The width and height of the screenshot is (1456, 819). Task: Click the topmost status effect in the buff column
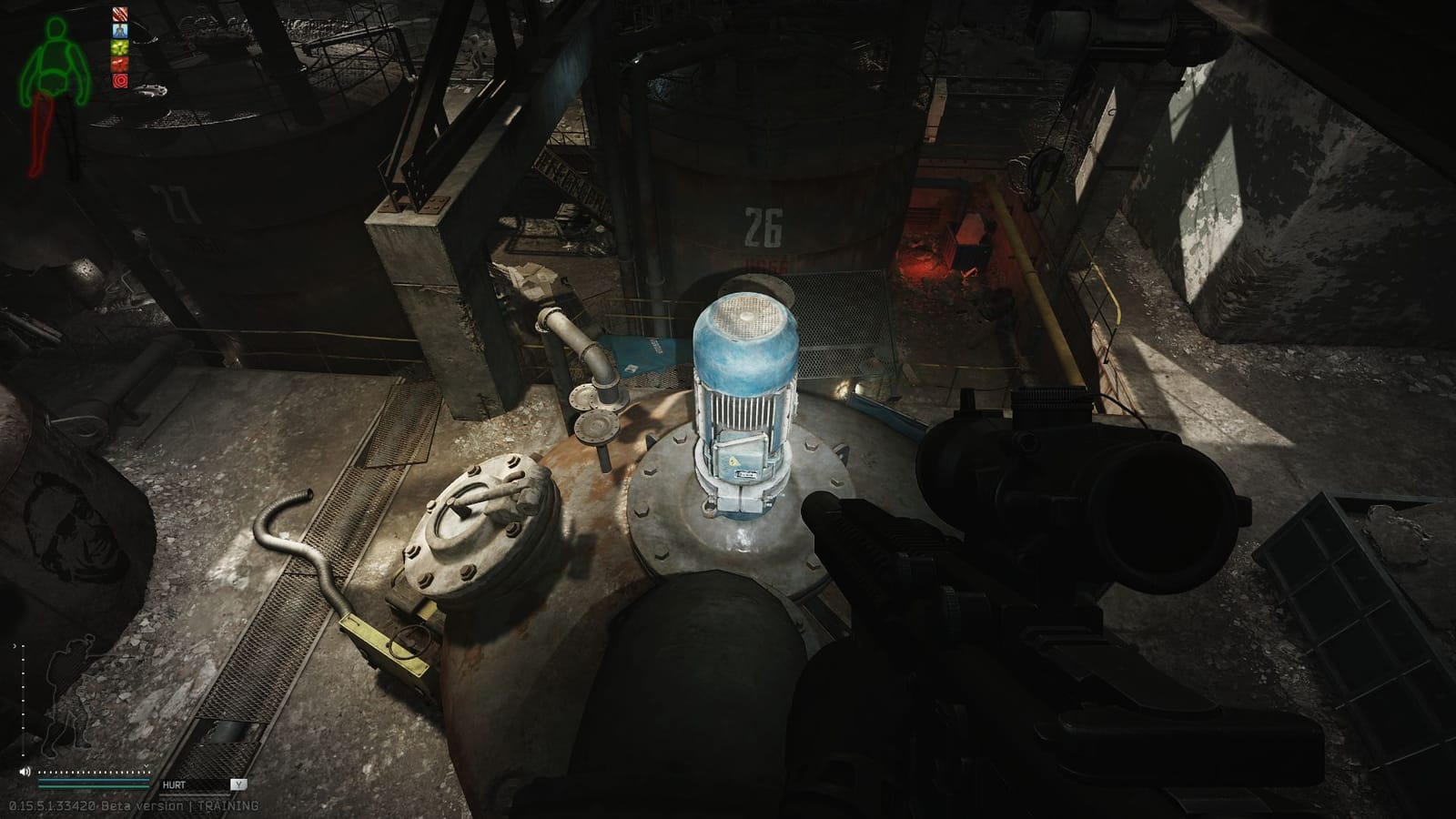(121, 14)
